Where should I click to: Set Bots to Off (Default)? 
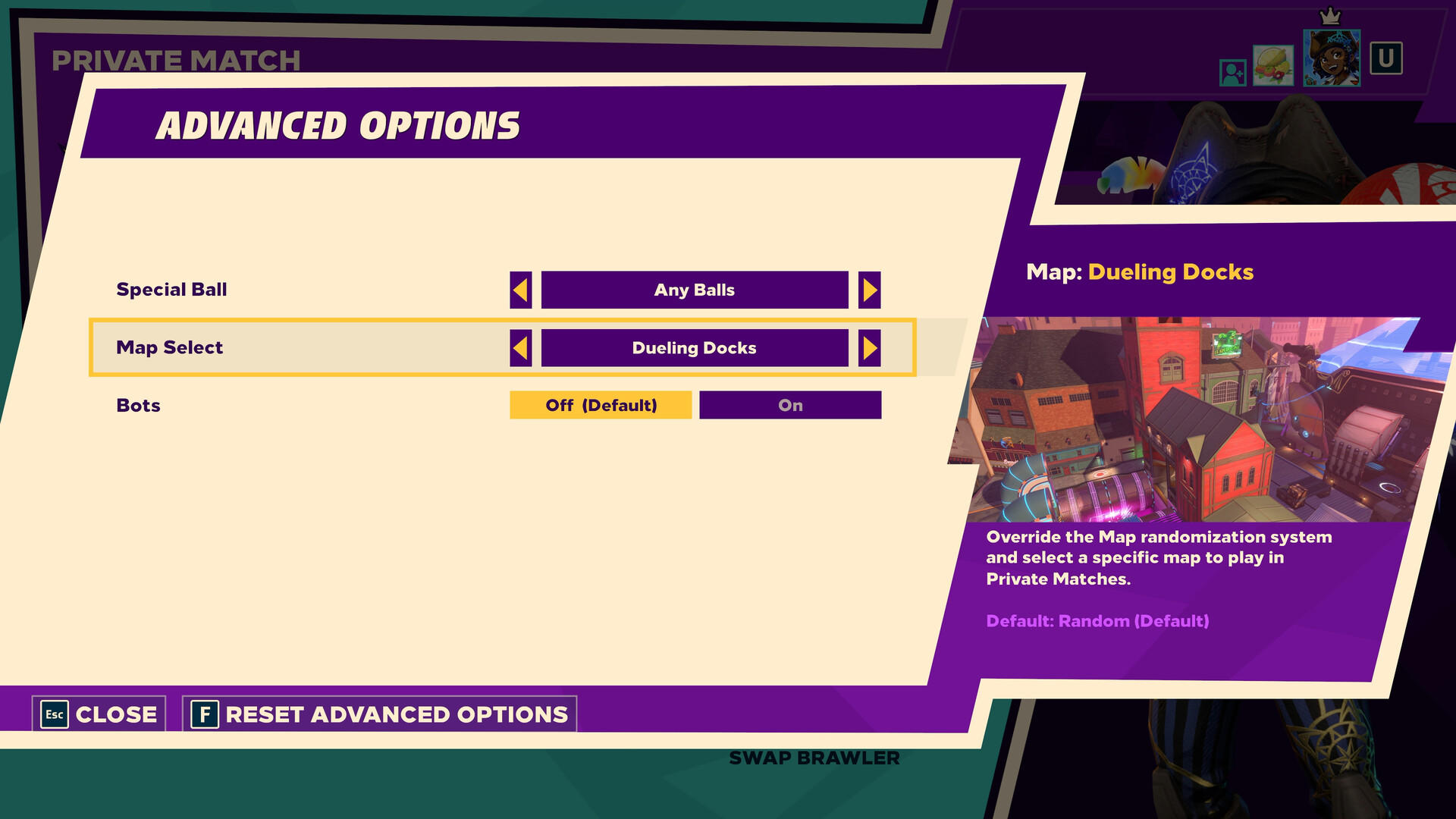tap(600, 405)
